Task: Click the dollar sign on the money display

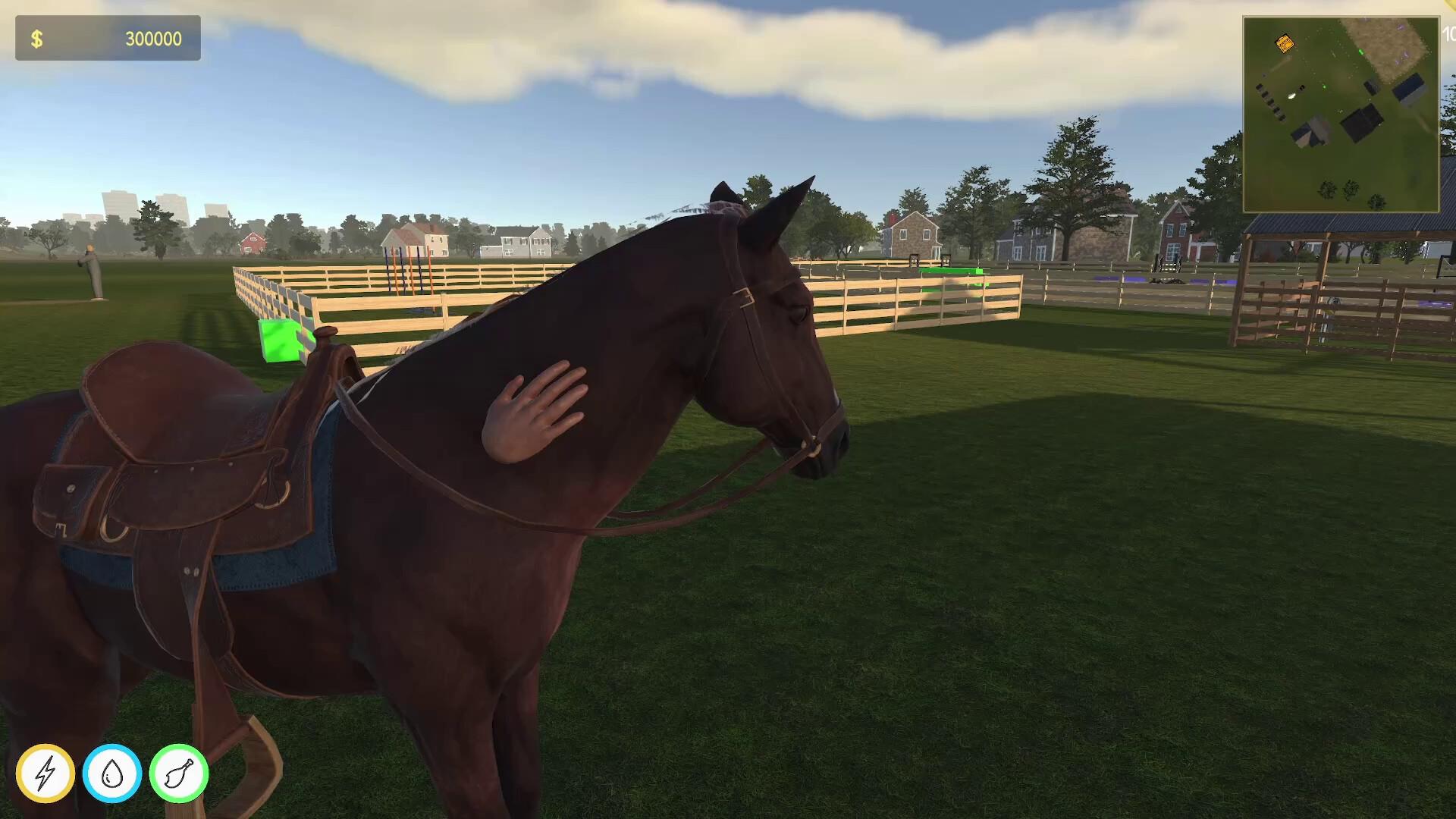Action: point(35,37)
